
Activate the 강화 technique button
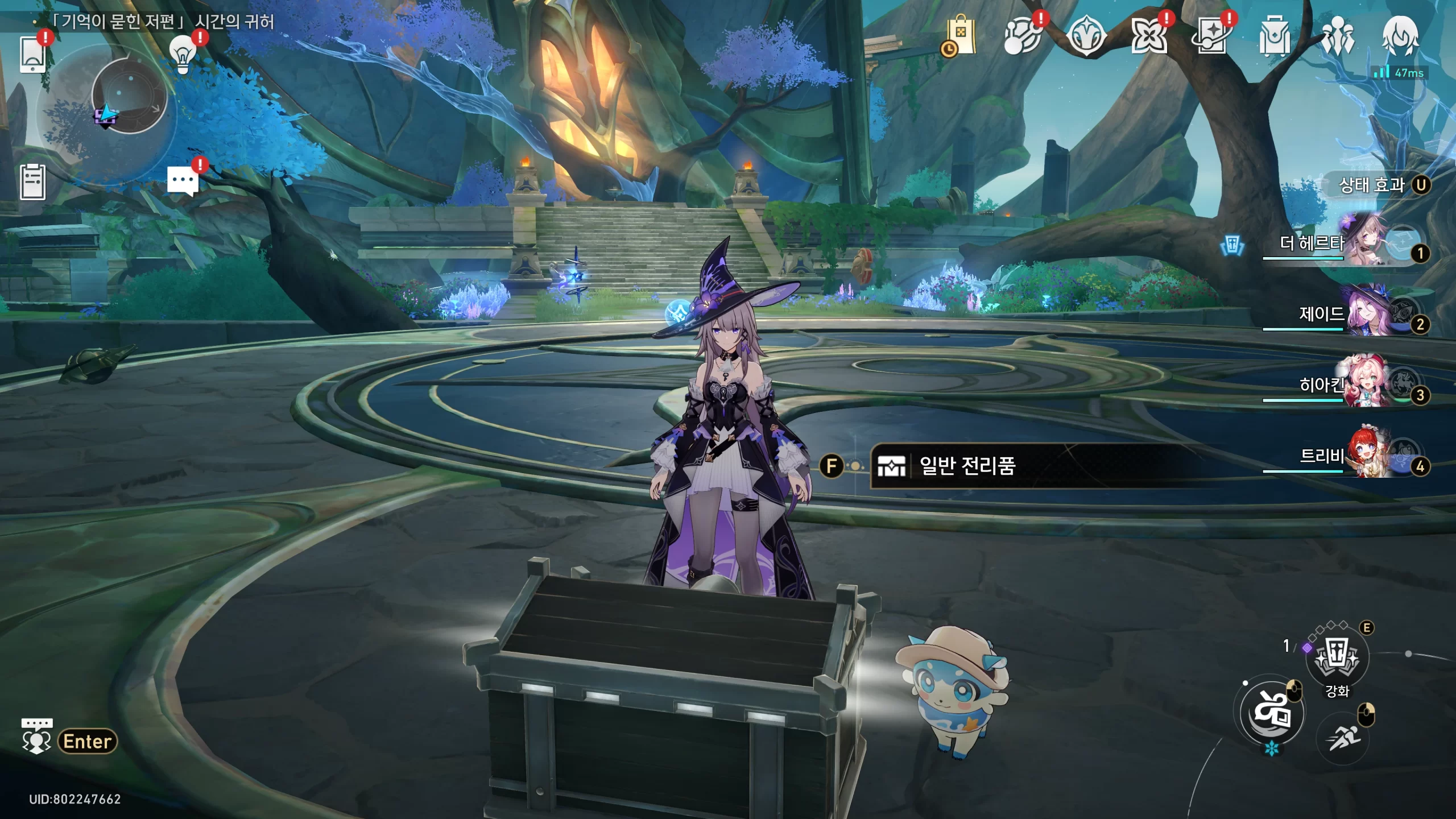pyautogui.click(x=1337, y=659)
